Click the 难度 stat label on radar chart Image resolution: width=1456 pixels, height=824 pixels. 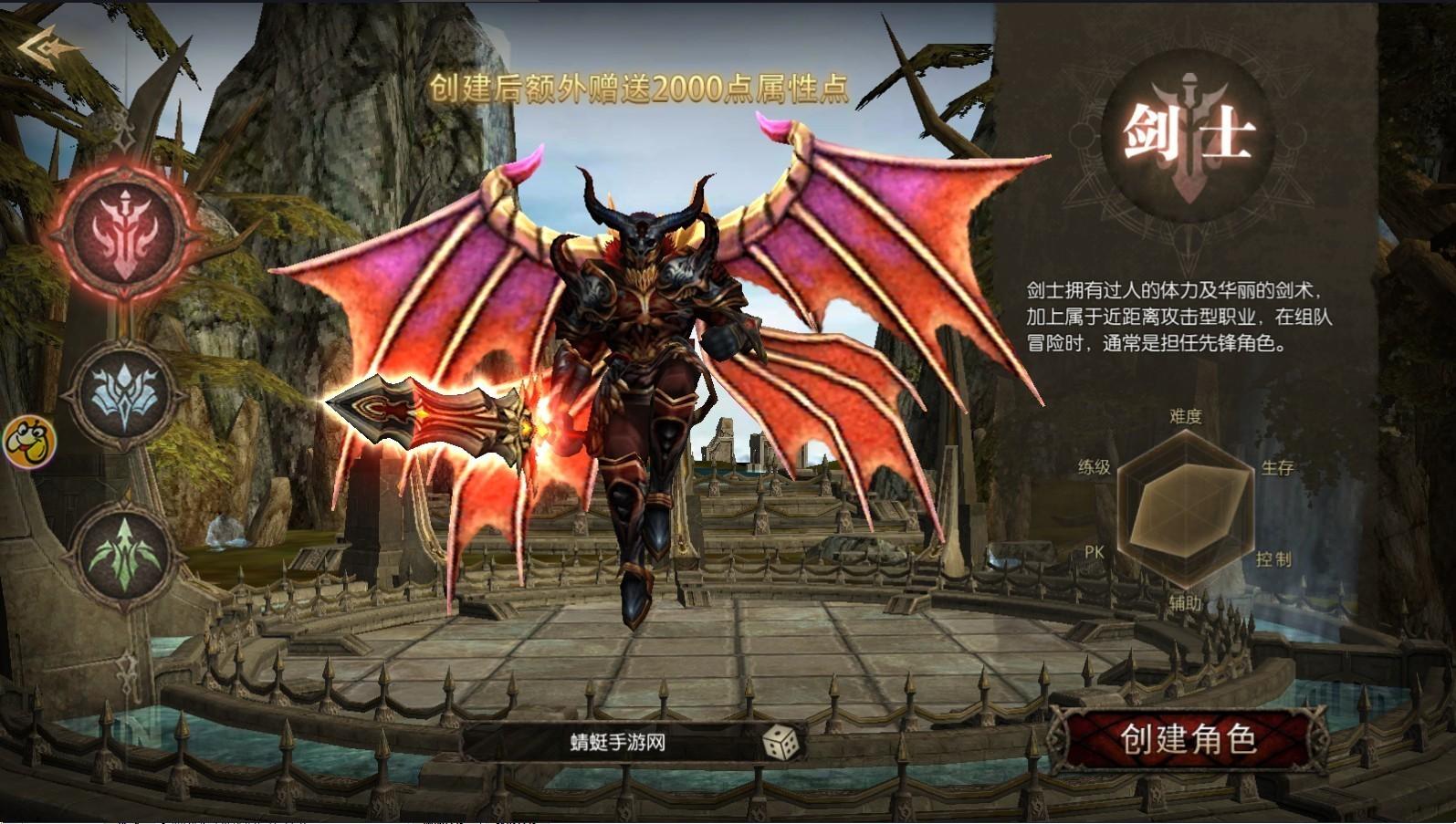pos(1187,415)
